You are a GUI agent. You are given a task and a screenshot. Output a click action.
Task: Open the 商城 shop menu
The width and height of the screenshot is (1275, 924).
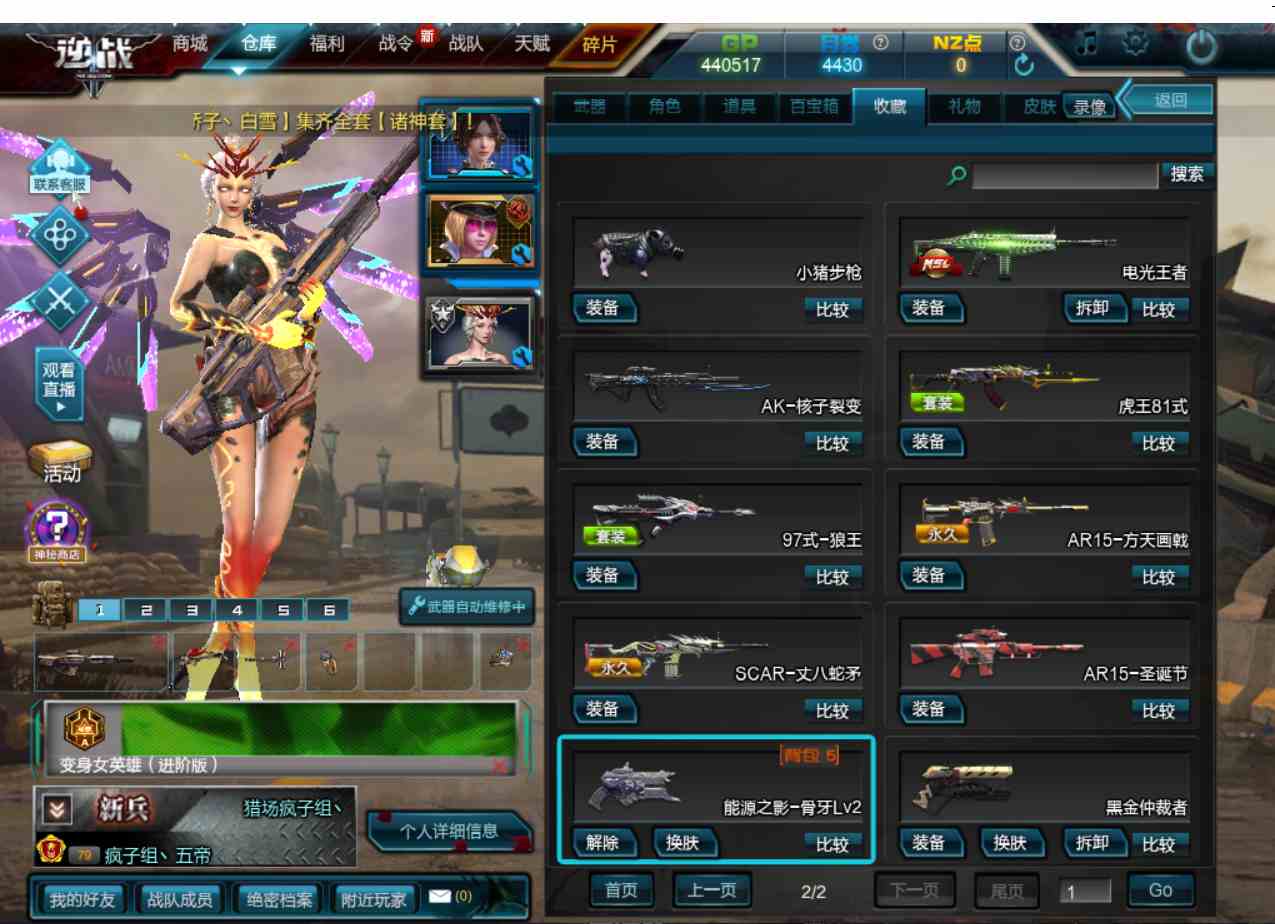point(190,44)
